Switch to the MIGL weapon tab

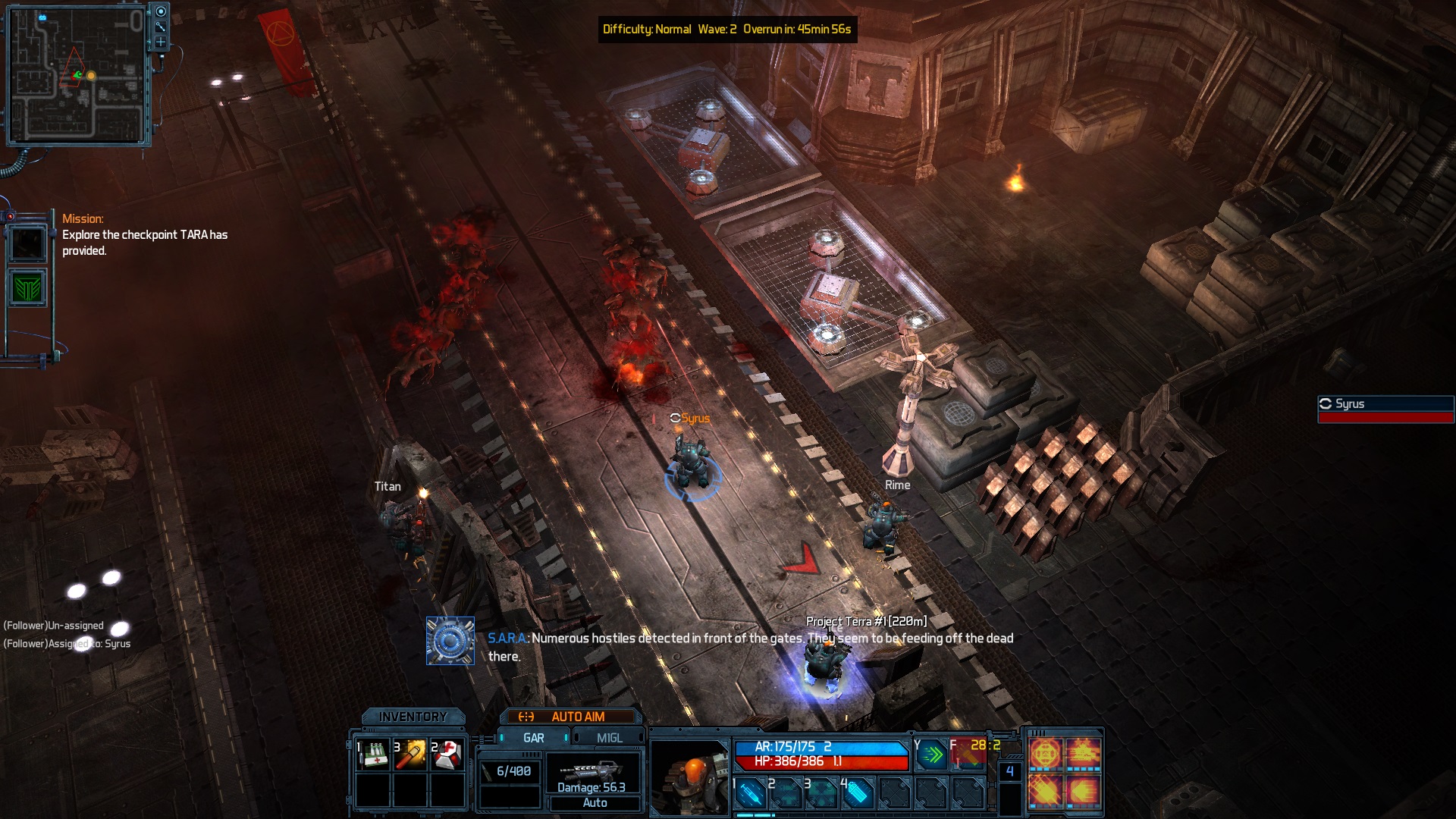click(609, 738)
